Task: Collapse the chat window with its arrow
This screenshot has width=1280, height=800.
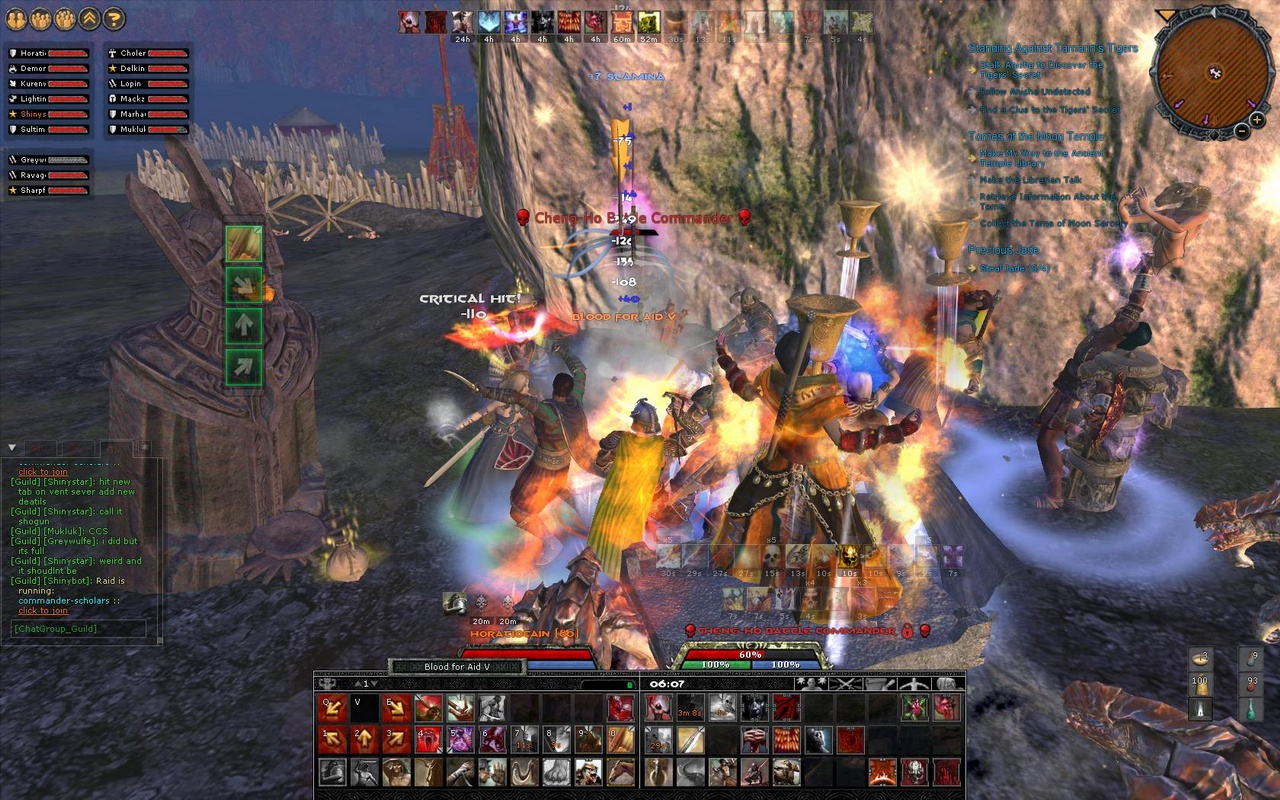Action: coord(10,447)
